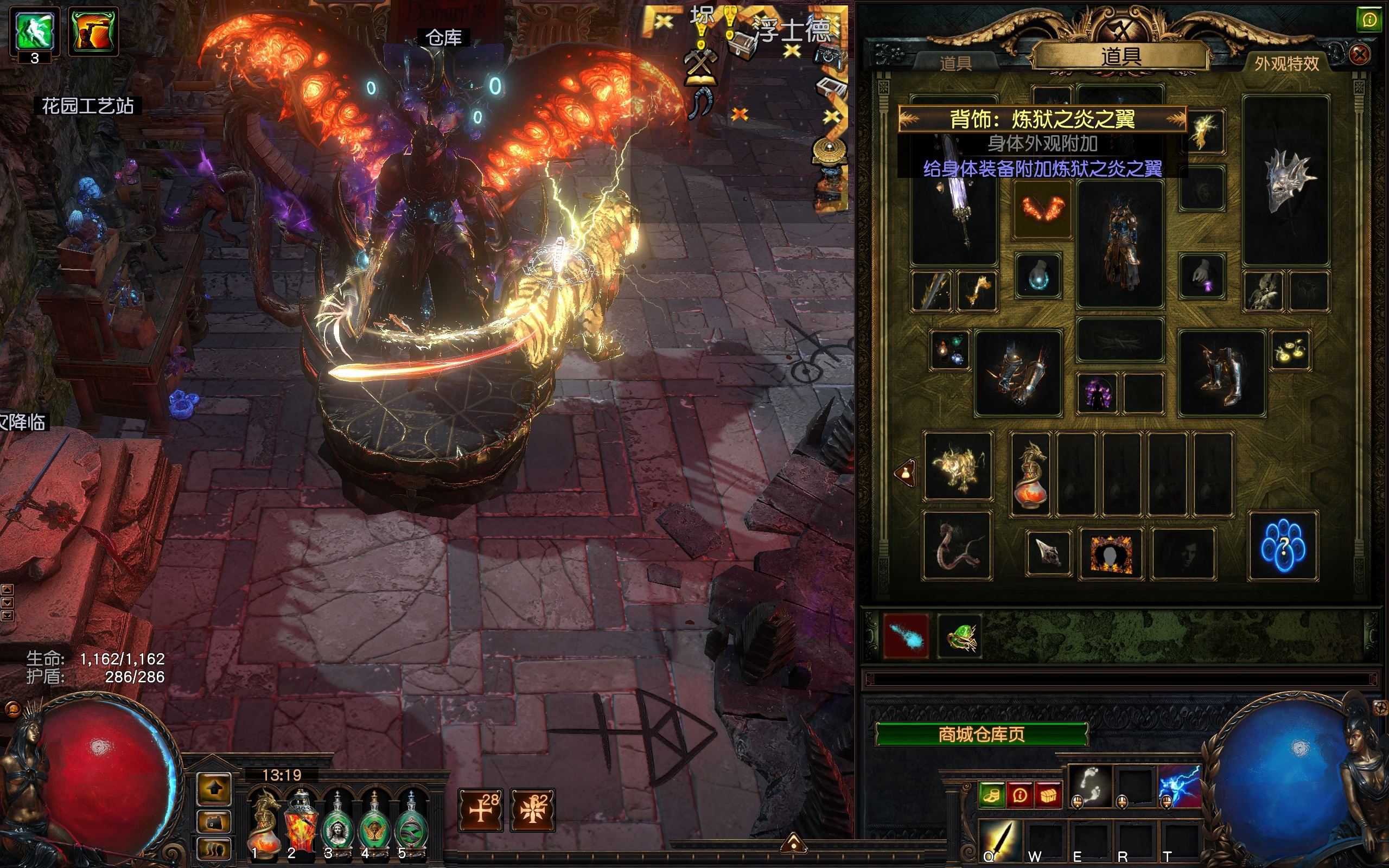Close the inventory panel with the red X

[x=1359, y=55]
